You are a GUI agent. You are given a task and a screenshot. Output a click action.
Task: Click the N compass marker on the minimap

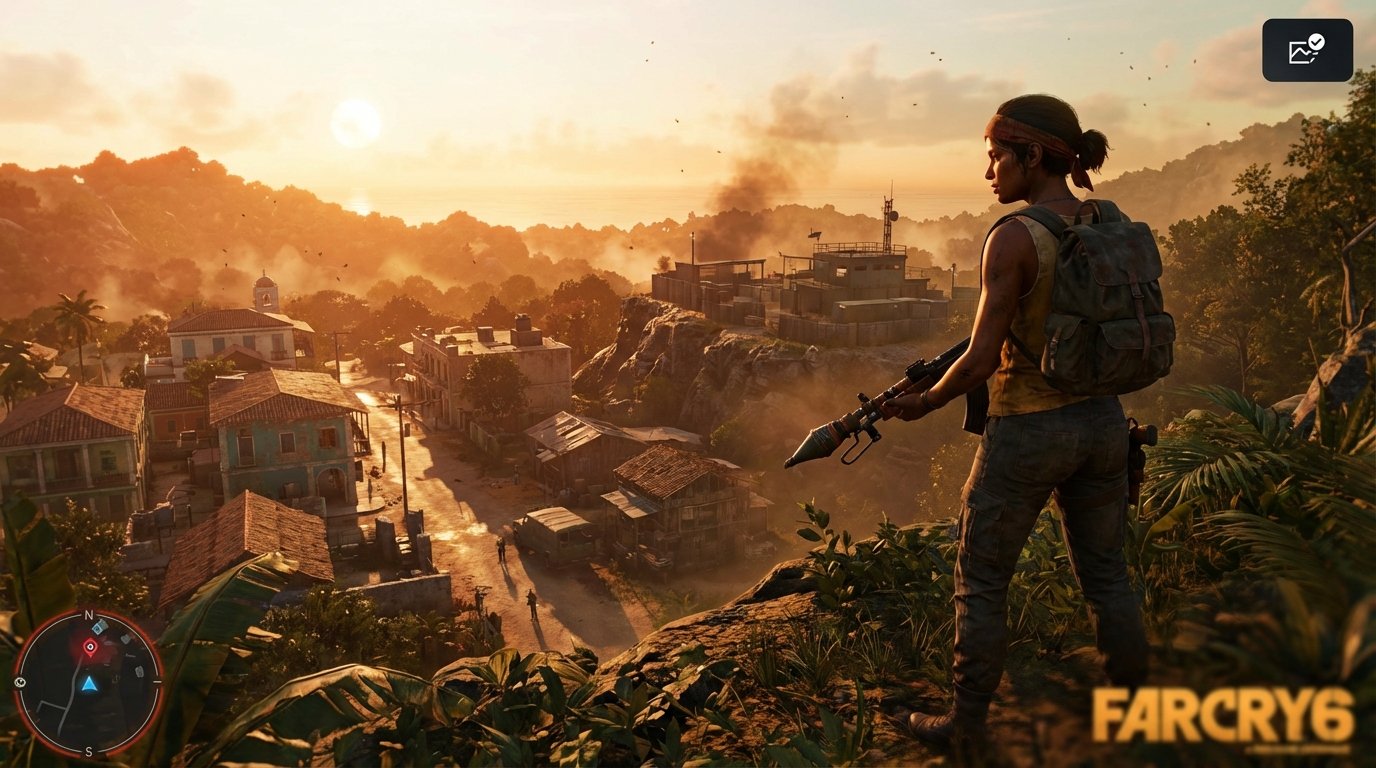click(x=88, y=614)
